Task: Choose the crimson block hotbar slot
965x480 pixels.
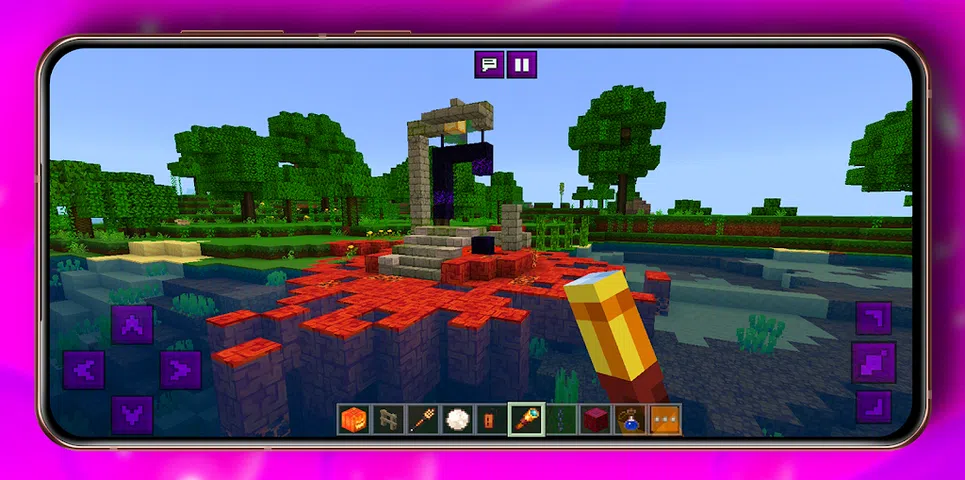Action: (595, 419)
